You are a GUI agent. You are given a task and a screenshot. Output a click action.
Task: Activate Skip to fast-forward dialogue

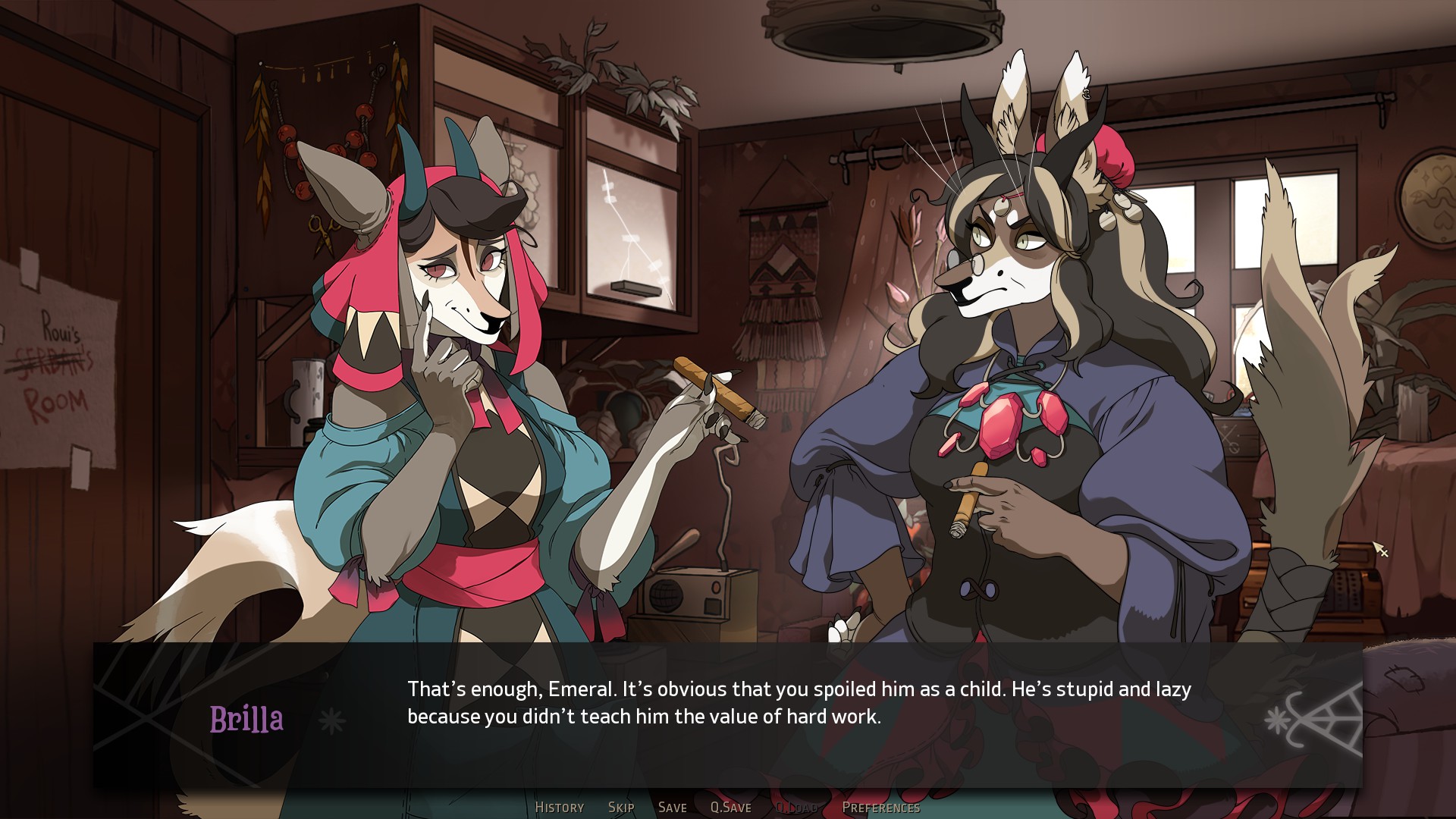click(621, 808)
